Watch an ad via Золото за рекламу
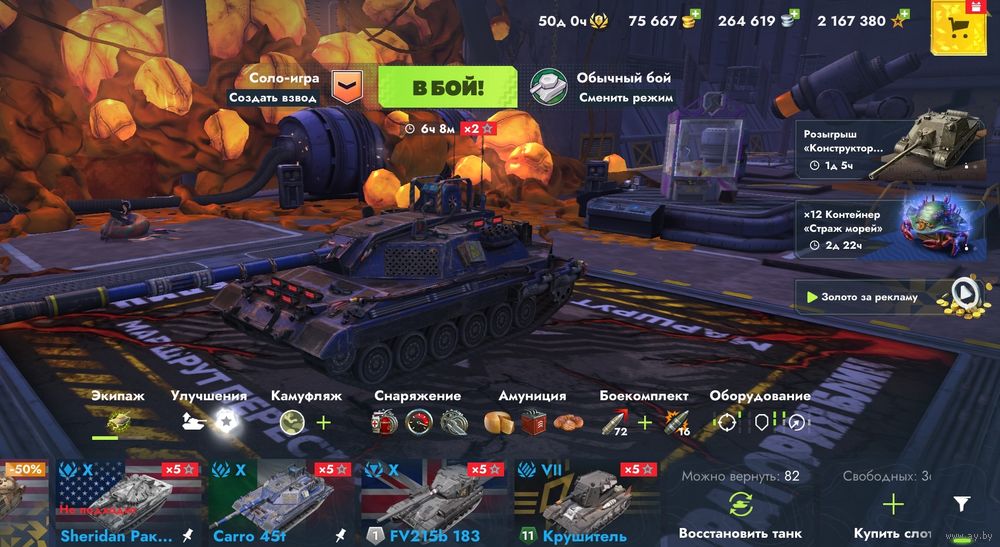Screen dimensions: 1000x547 pos(887,296)
